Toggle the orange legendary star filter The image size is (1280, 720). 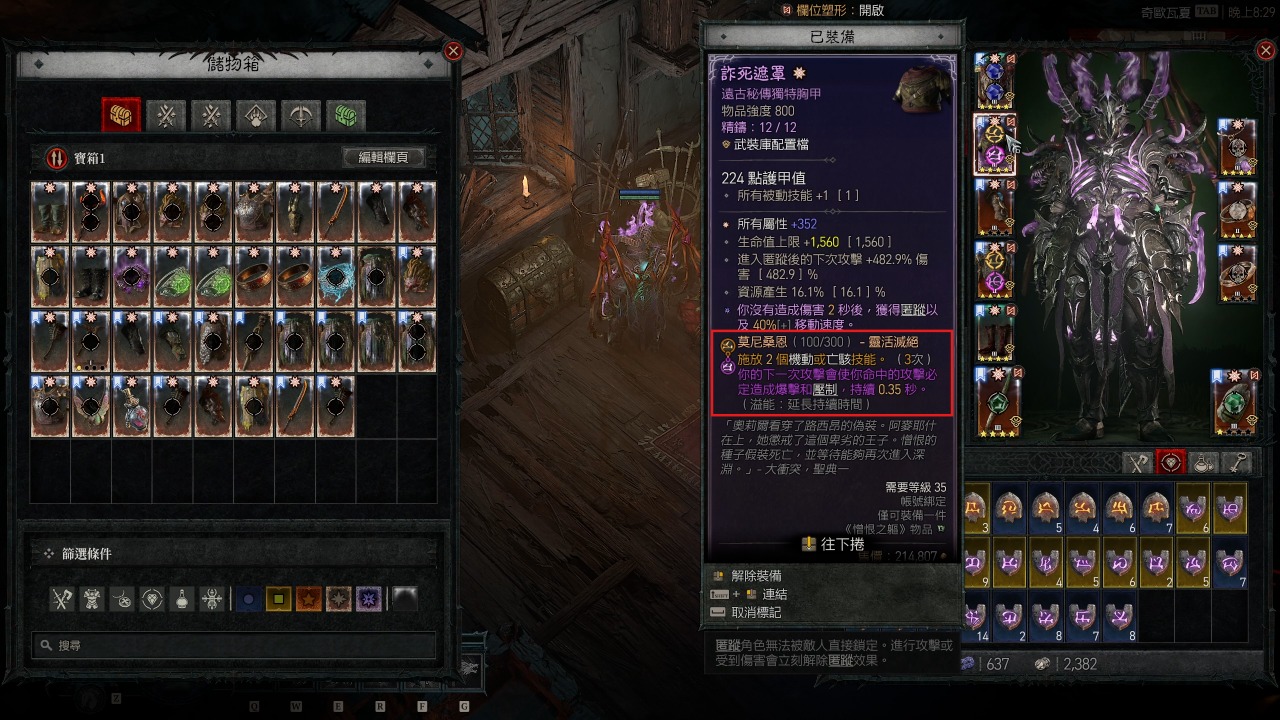[309, 599]
